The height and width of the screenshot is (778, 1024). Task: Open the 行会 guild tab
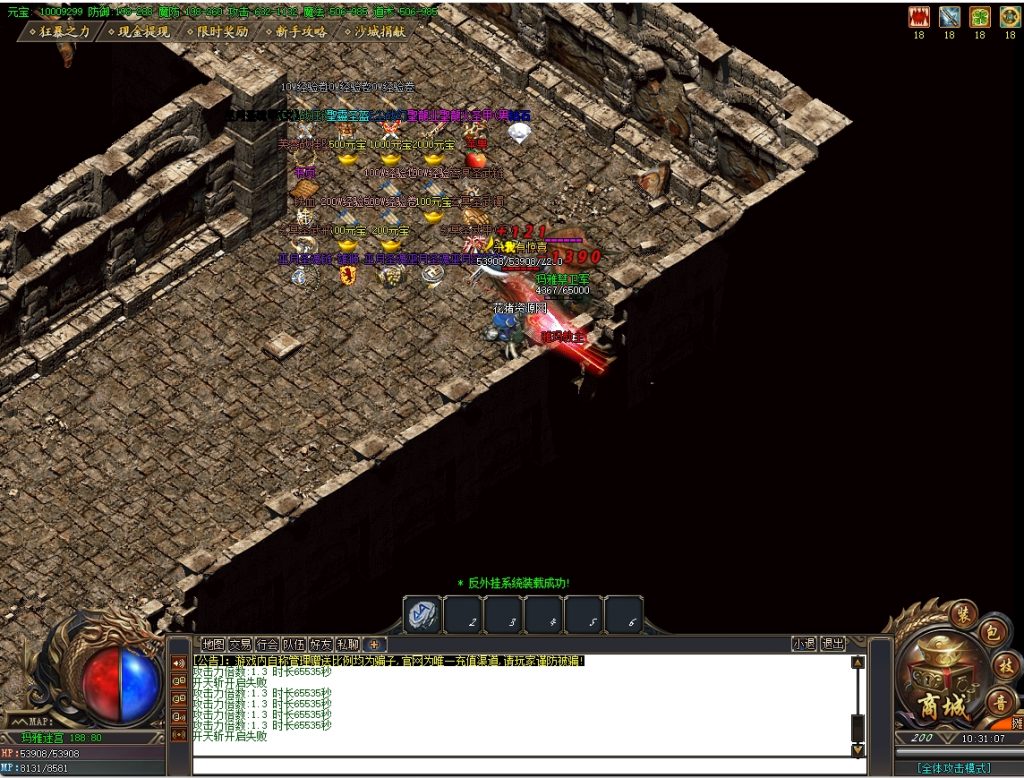pyautogui.click(x=267, y=644)
